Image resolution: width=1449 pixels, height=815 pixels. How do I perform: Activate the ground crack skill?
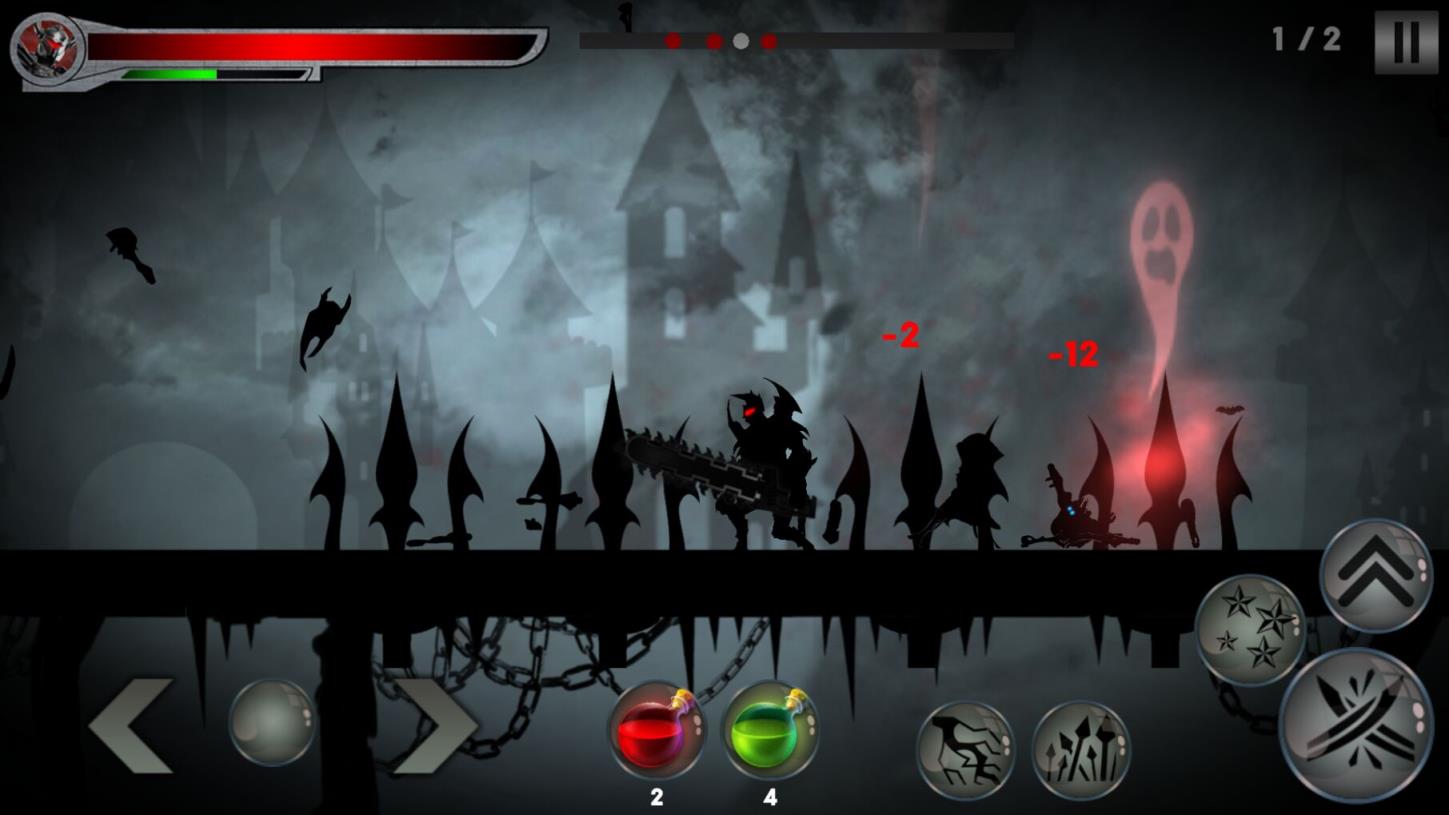coord(965,750)
